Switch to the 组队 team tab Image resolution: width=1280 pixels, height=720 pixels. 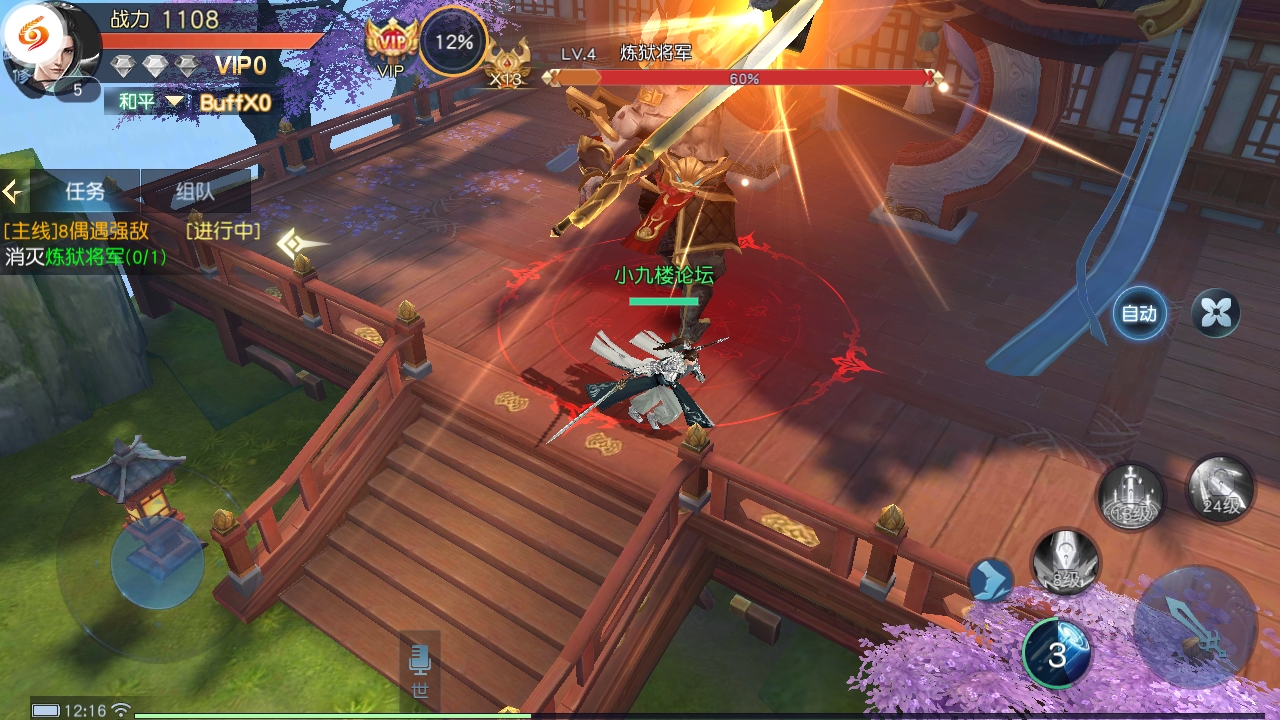click(195, 191)
